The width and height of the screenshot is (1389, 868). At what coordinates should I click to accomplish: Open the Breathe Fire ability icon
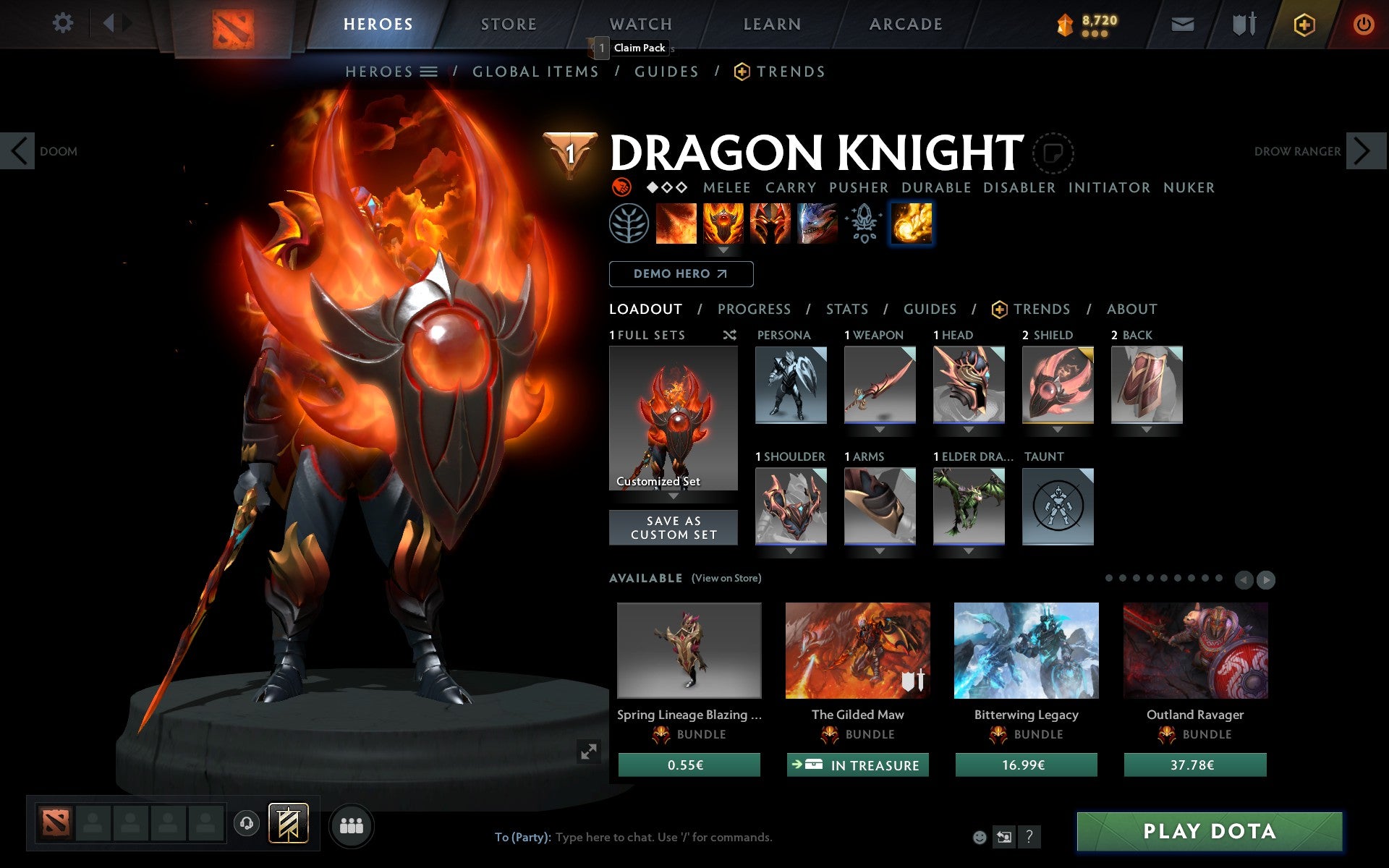coord(676,224)
